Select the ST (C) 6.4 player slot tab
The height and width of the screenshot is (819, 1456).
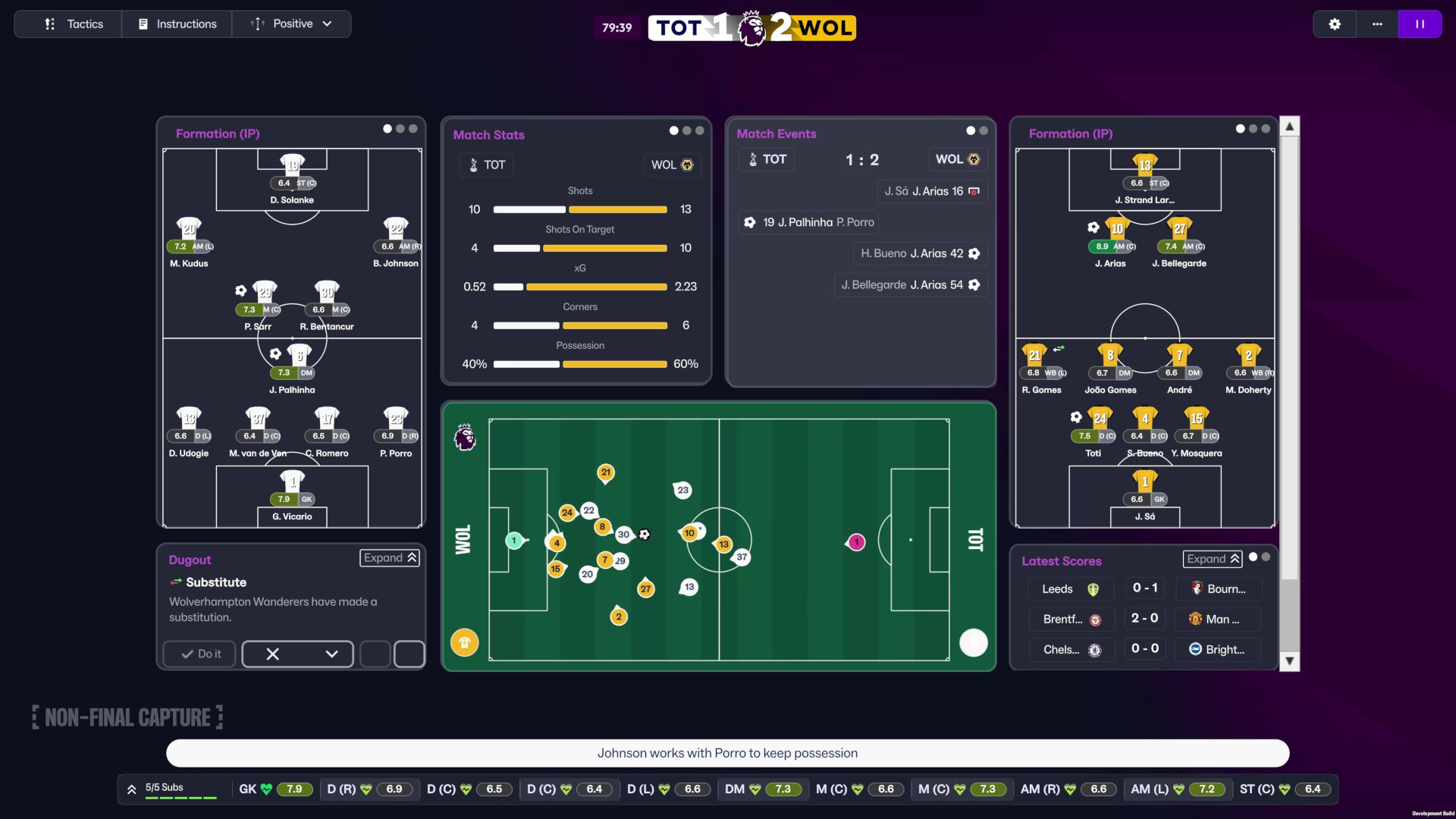[1285, 789]
